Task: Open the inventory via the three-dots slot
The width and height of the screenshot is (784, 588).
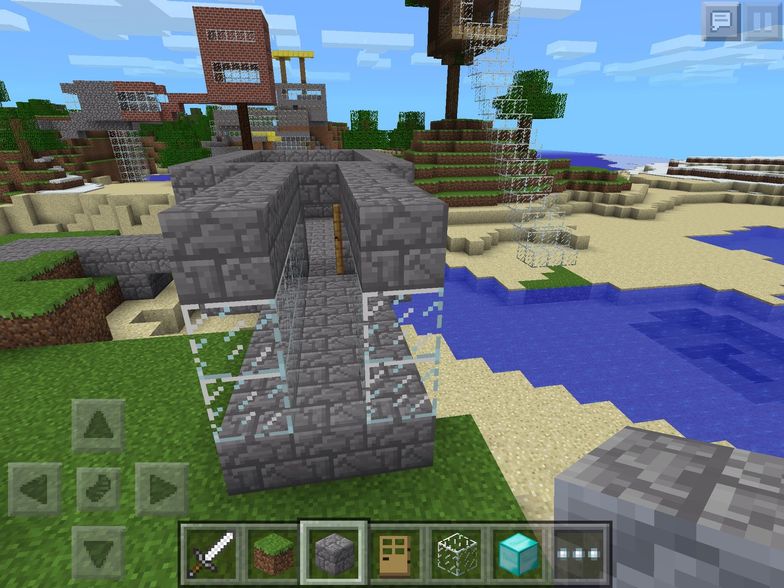Action: click(580, 550)
